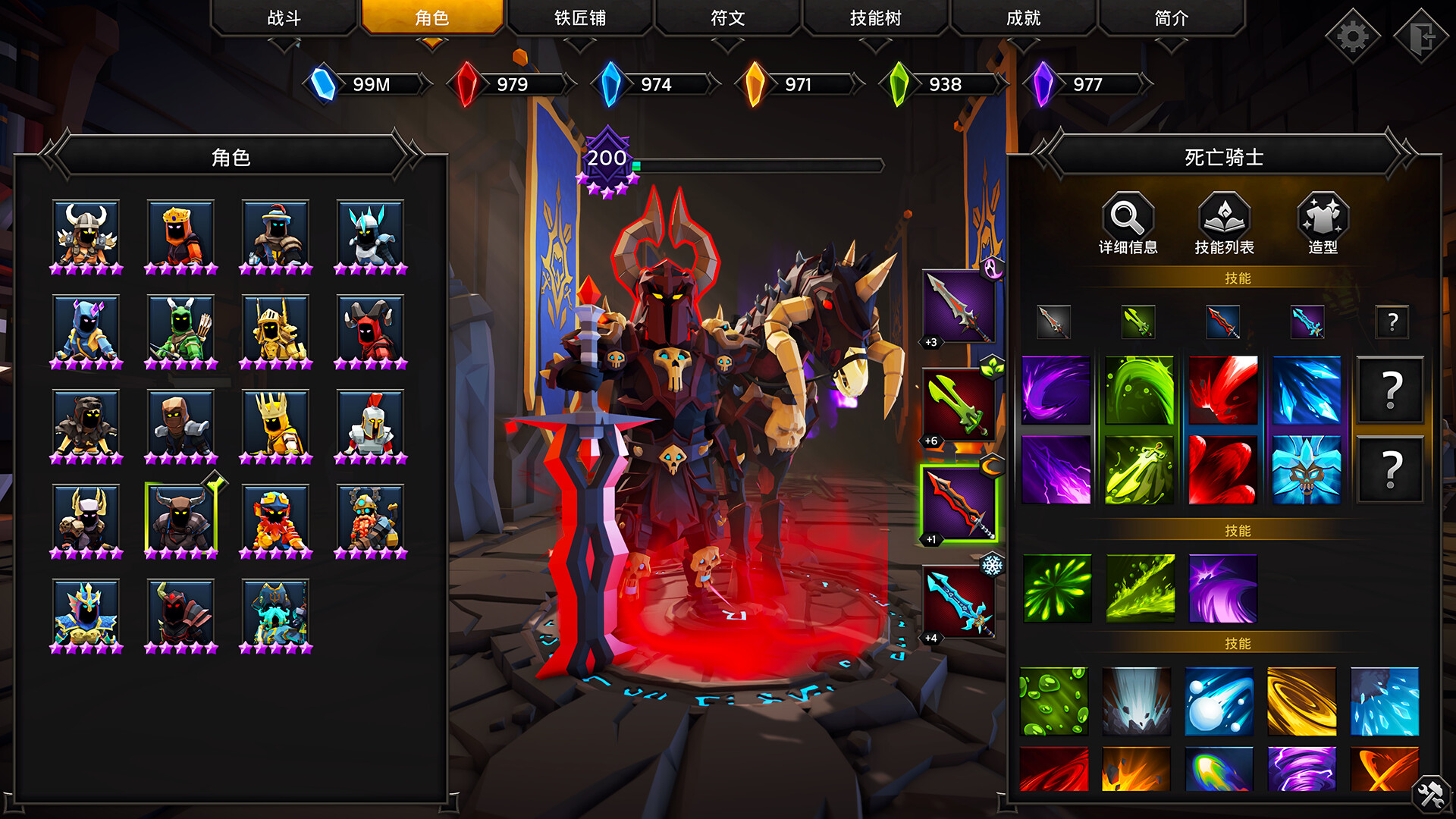Switch to the 铁匠铺 tab

coord(579,18)
